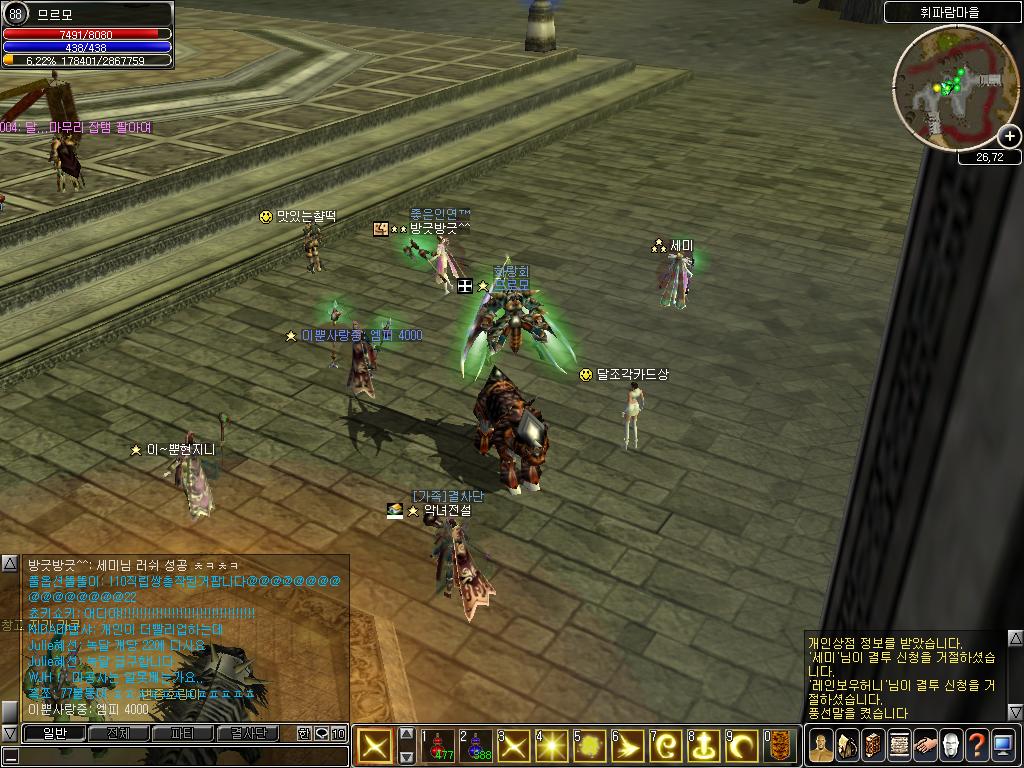1024x768 pixels.
Task: Switch chat to the 전체 tab
Action: (118, 733)
